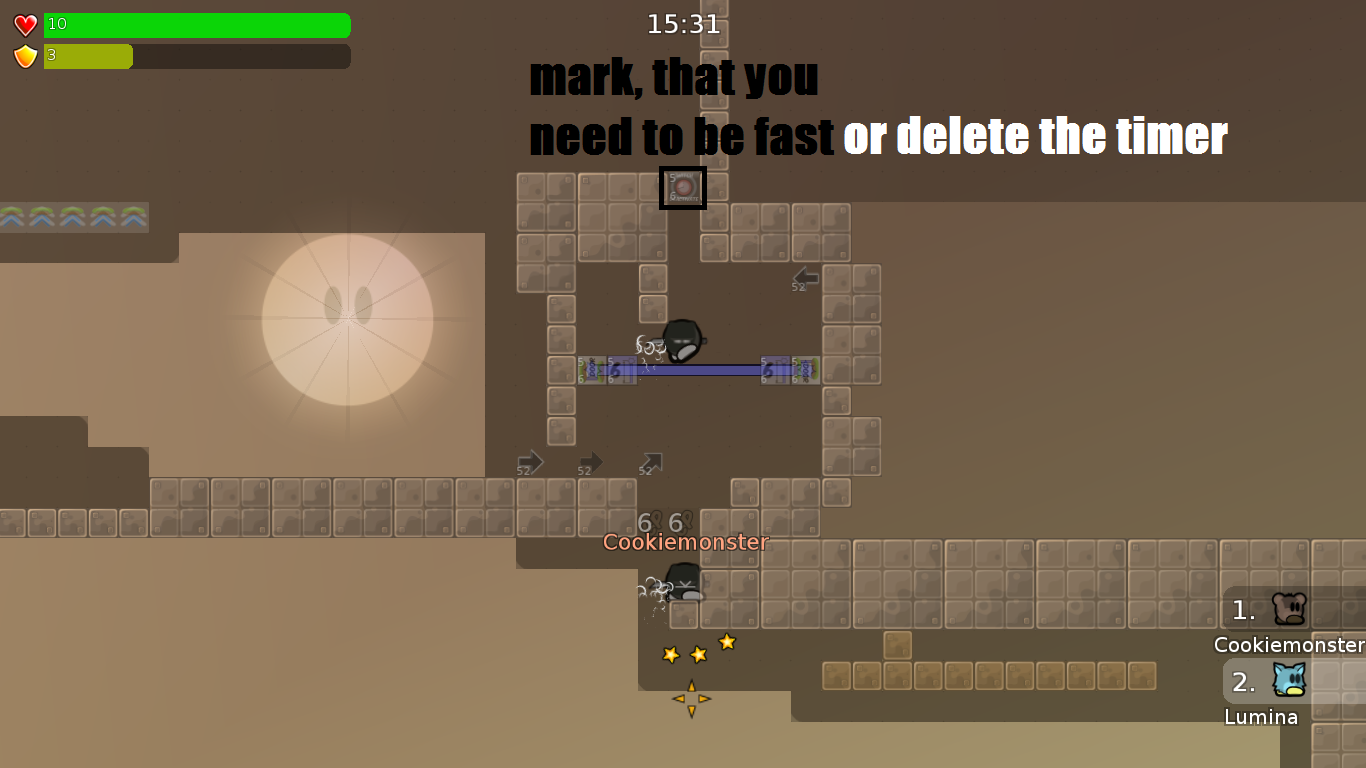
Task: Select the framed time-switch icon above the map
Action: click(683, 188)
